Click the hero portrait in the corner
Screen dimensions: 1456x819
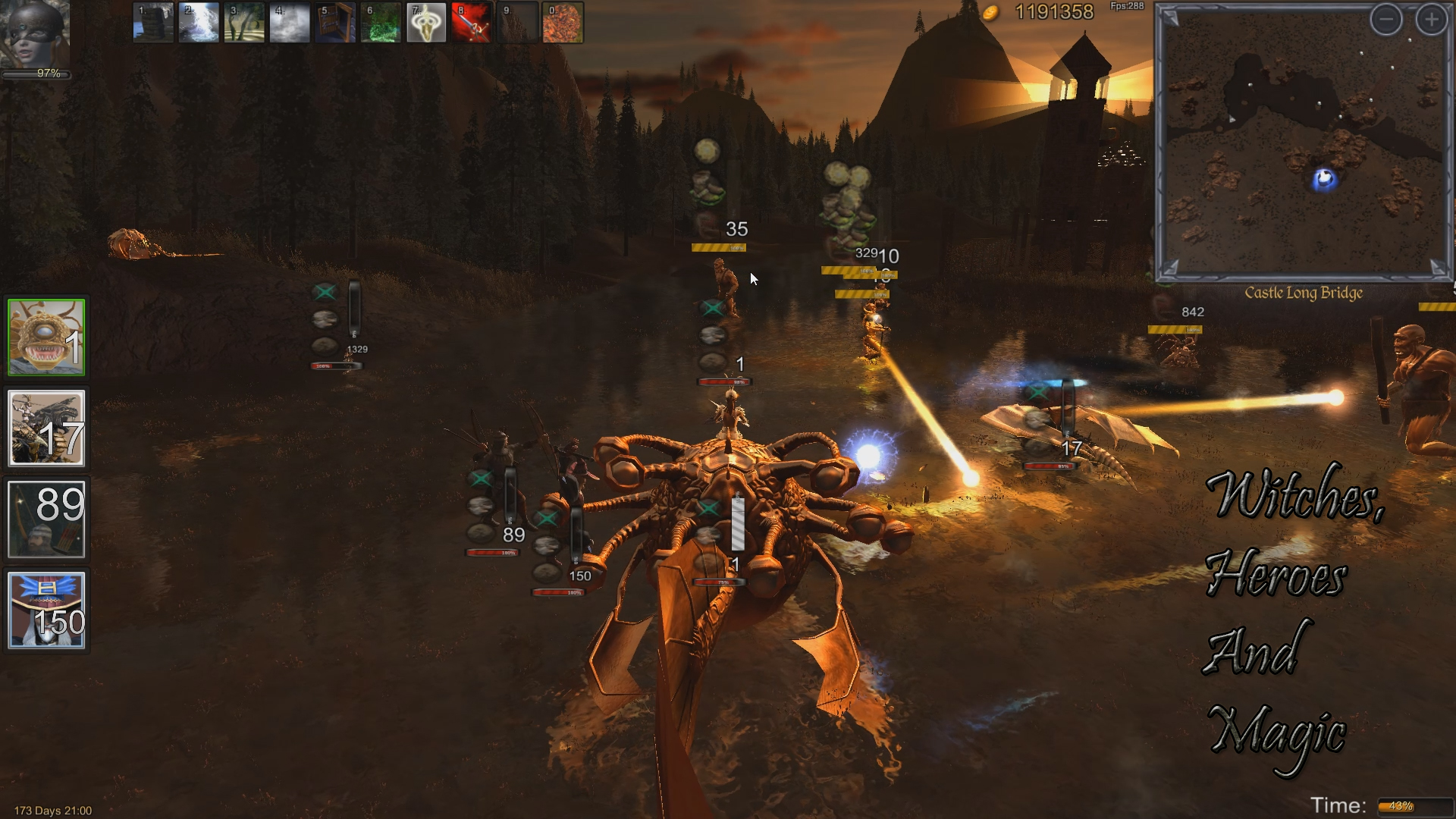36,34
